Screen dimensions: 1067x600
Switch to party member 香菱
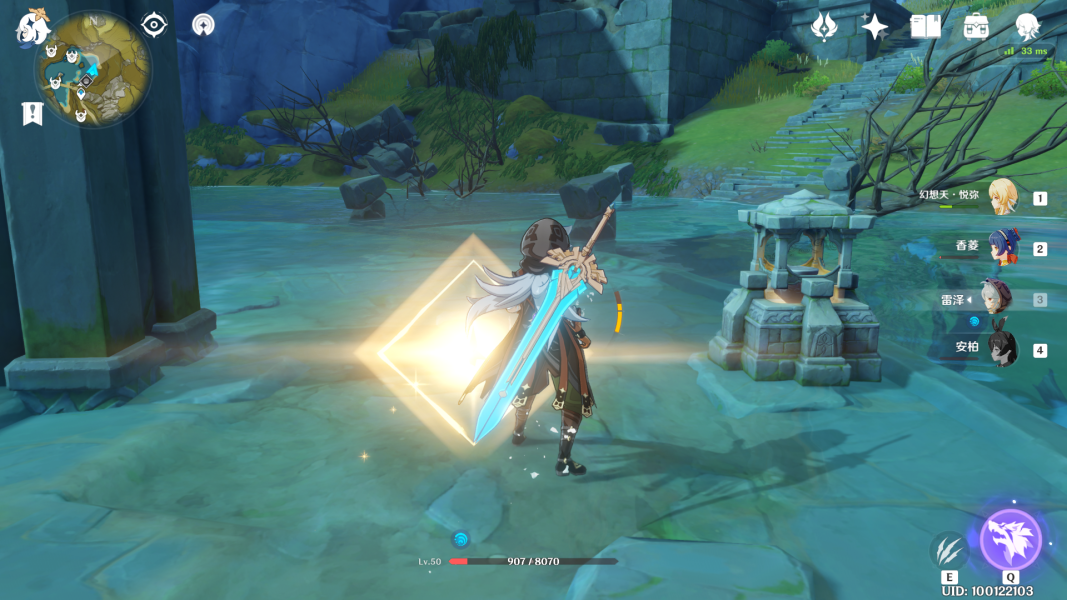pyautogui.click(x=1002, y=247)
